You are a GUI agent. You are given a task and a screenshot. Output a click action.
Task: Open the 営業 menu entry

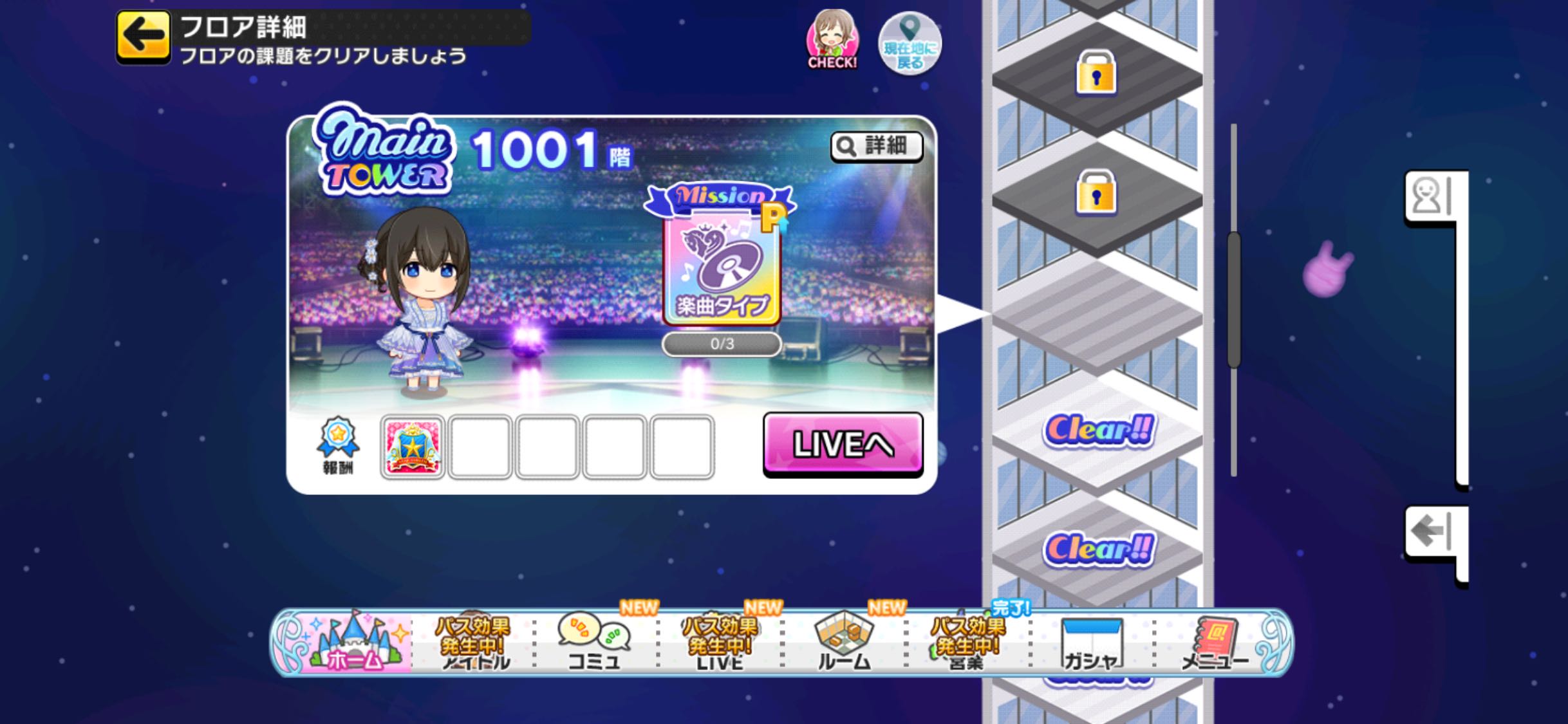[x=966, y=642]
